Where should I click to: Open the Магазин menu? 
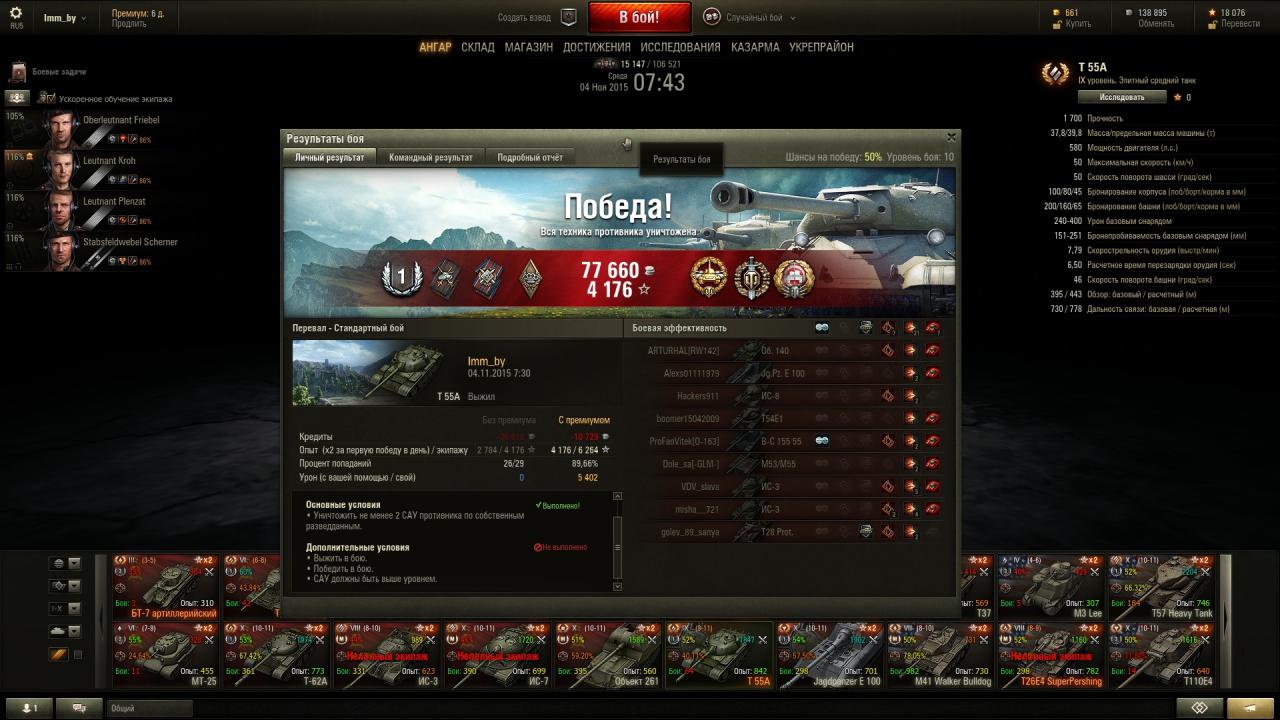(528, 47)
